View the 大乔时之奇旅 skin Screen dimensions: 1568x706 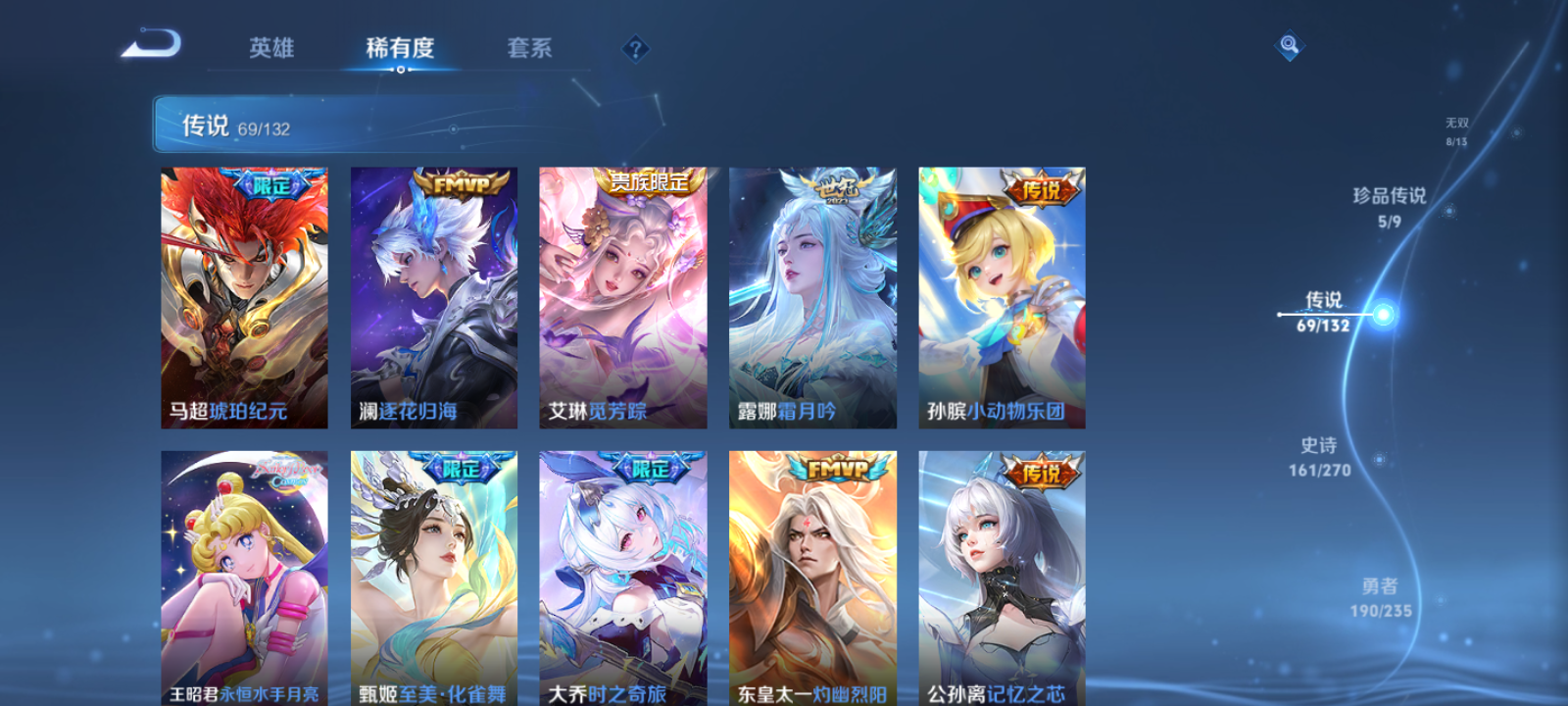pyautogui.click(x=621, y=579)
